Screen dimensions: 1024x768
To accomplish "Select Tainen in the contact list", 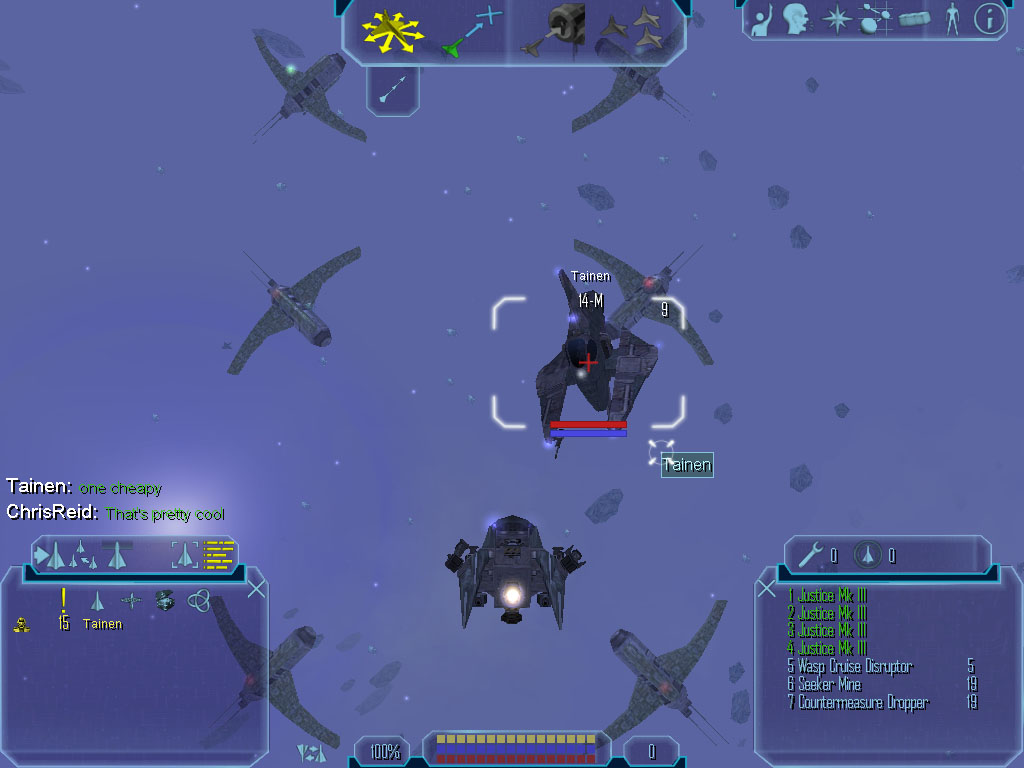I will click(x=102, y=624).
